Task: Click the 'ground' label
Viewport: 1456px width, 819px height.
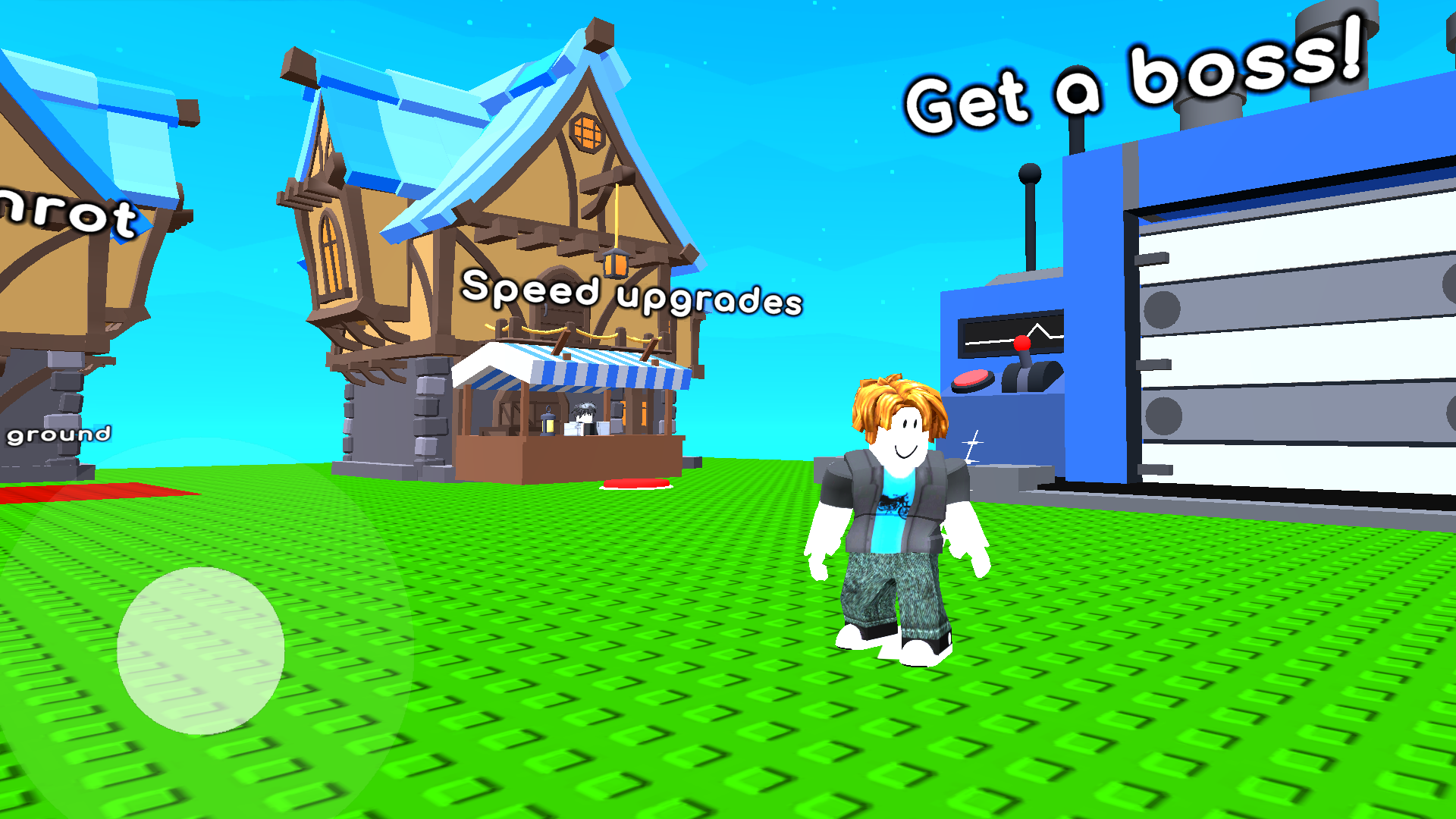Action: point(58,435)
